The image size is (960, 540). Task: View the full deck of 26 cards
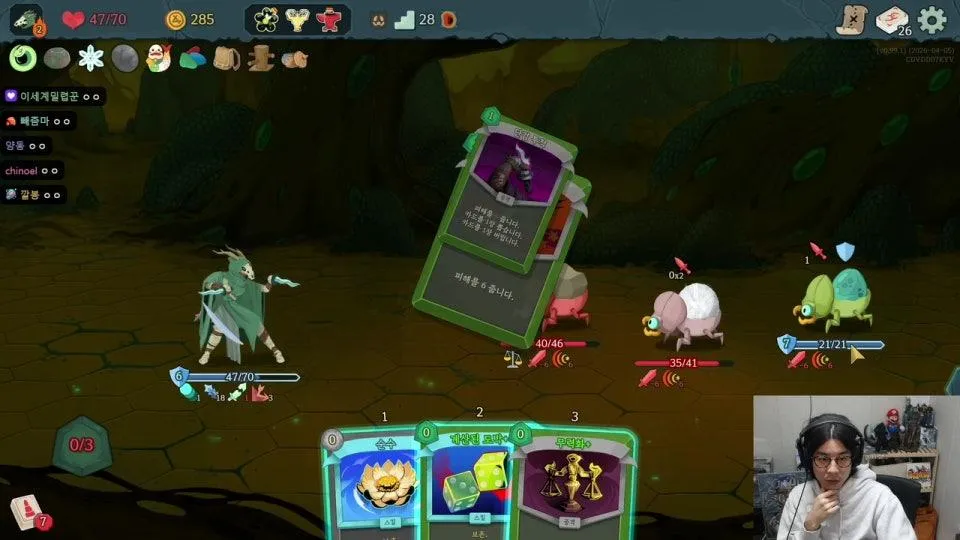(892, 20)
